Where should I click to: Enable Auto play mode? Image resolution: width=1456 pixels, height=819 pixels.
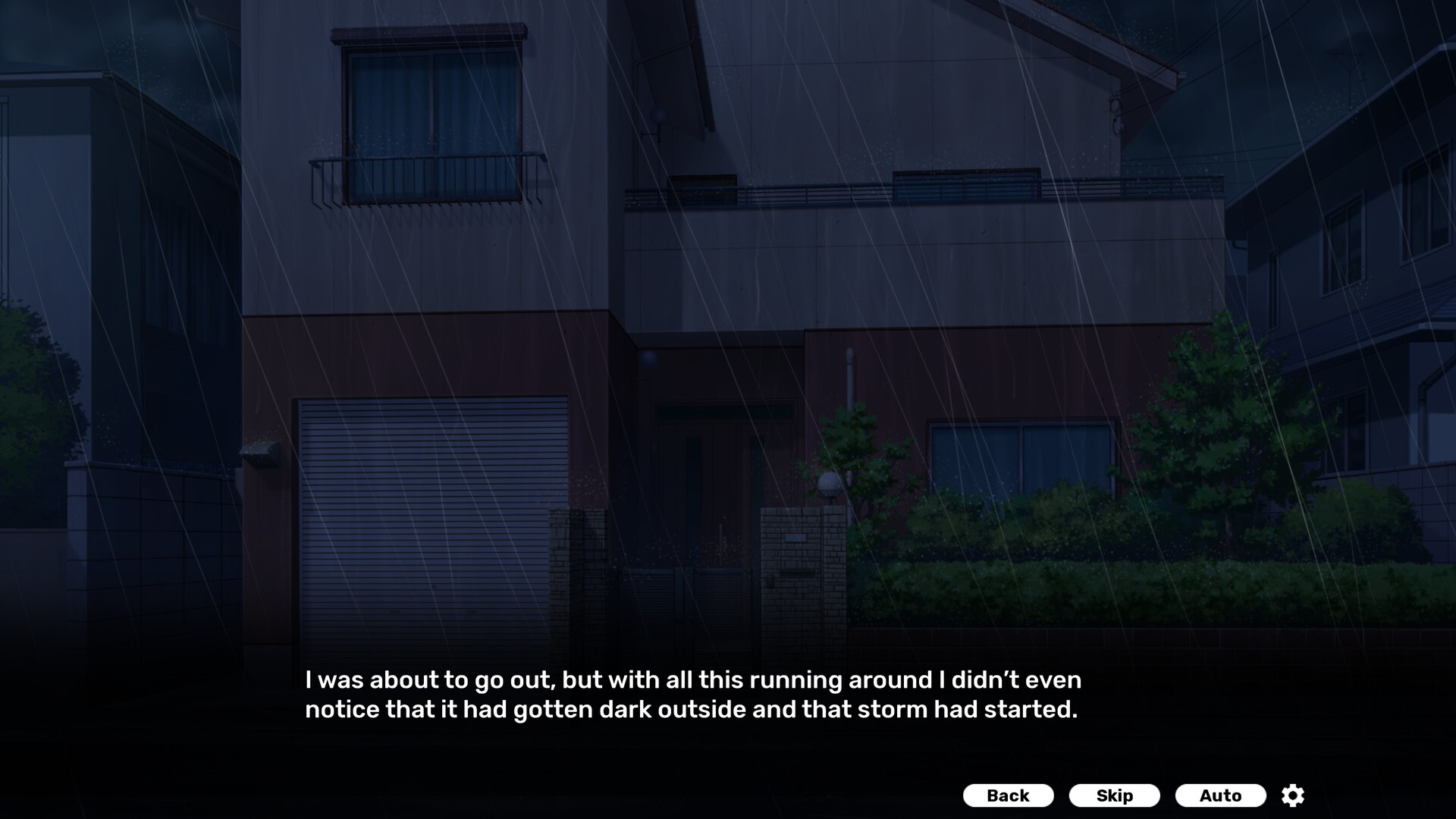(1220, 795)
